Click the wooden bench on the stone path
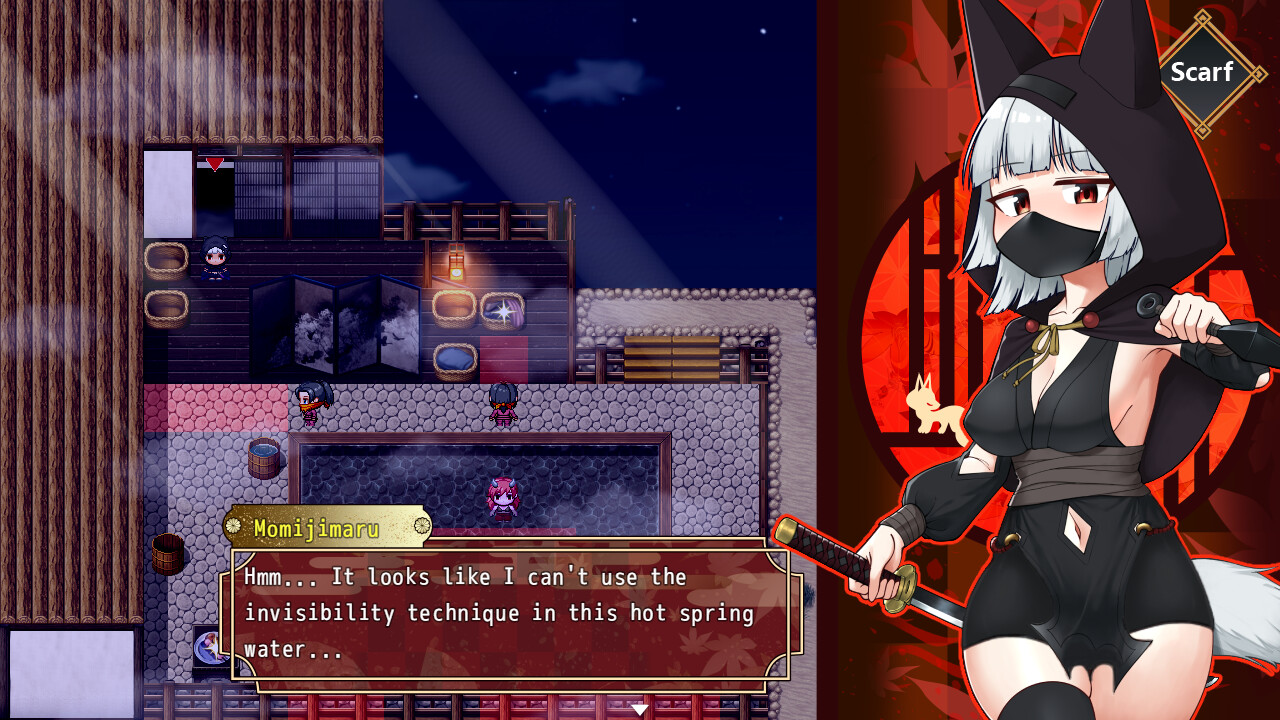This screenshot has width=1280, height=720. click(670, 358)
